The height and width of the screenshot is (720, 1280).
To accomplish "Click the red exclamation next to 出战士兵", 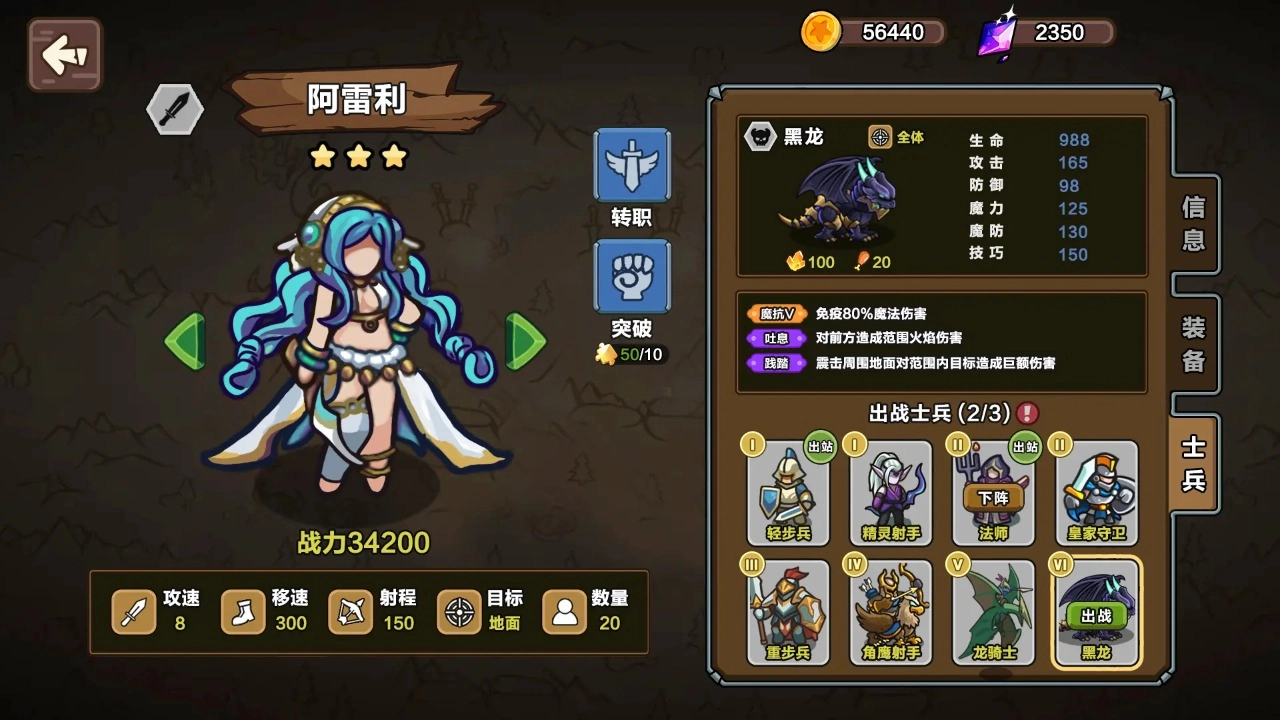I will point(1028,412).
